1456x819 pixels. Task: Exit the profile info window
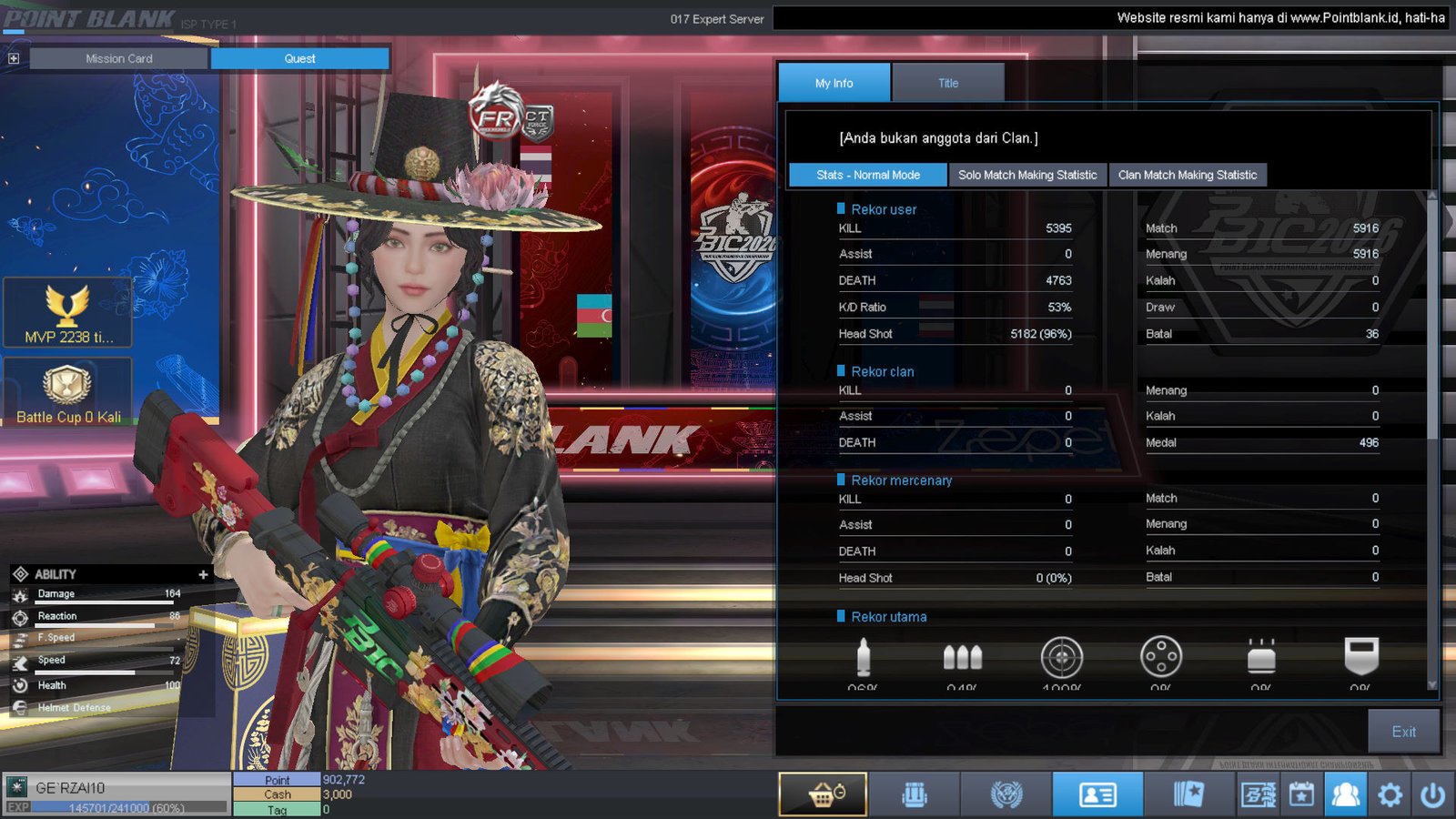click(x=1403, y=732)
